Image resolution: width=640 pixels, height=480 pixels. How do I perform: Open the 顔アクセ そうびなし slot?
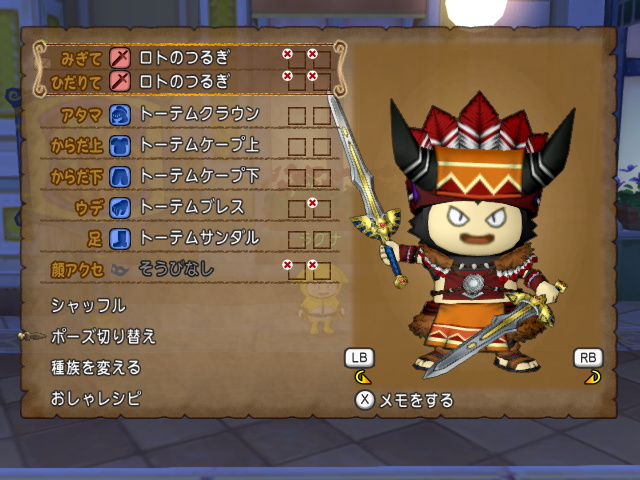point(178,269)
